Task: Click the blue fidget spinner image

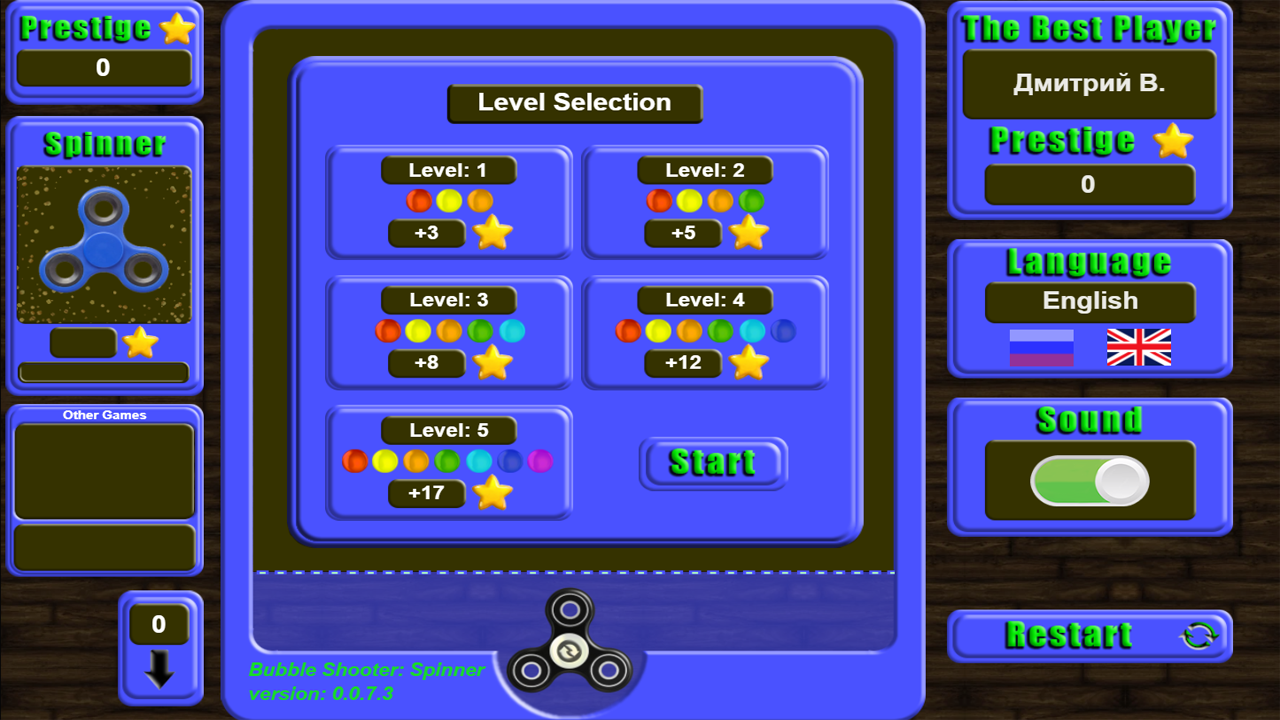Action: point(104,243)
